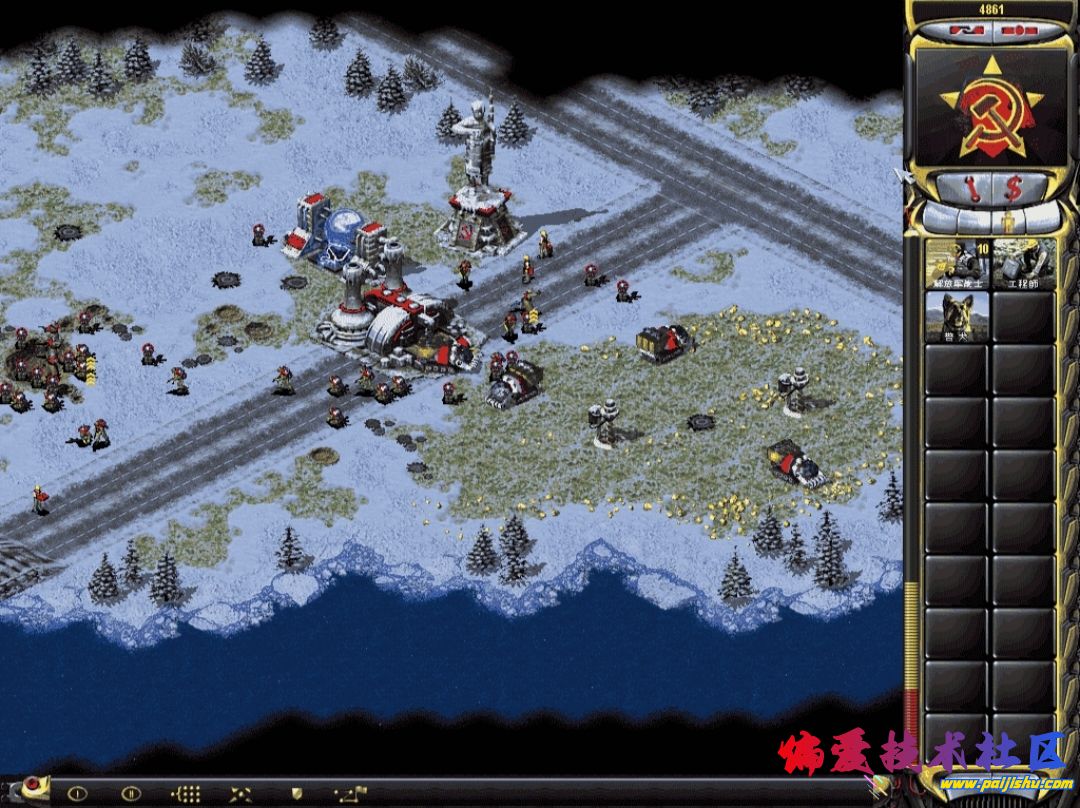Switch to the rightmost vehicles build tab
Viewport: 1080px width, 808px height.
(x=1042, y=218)
